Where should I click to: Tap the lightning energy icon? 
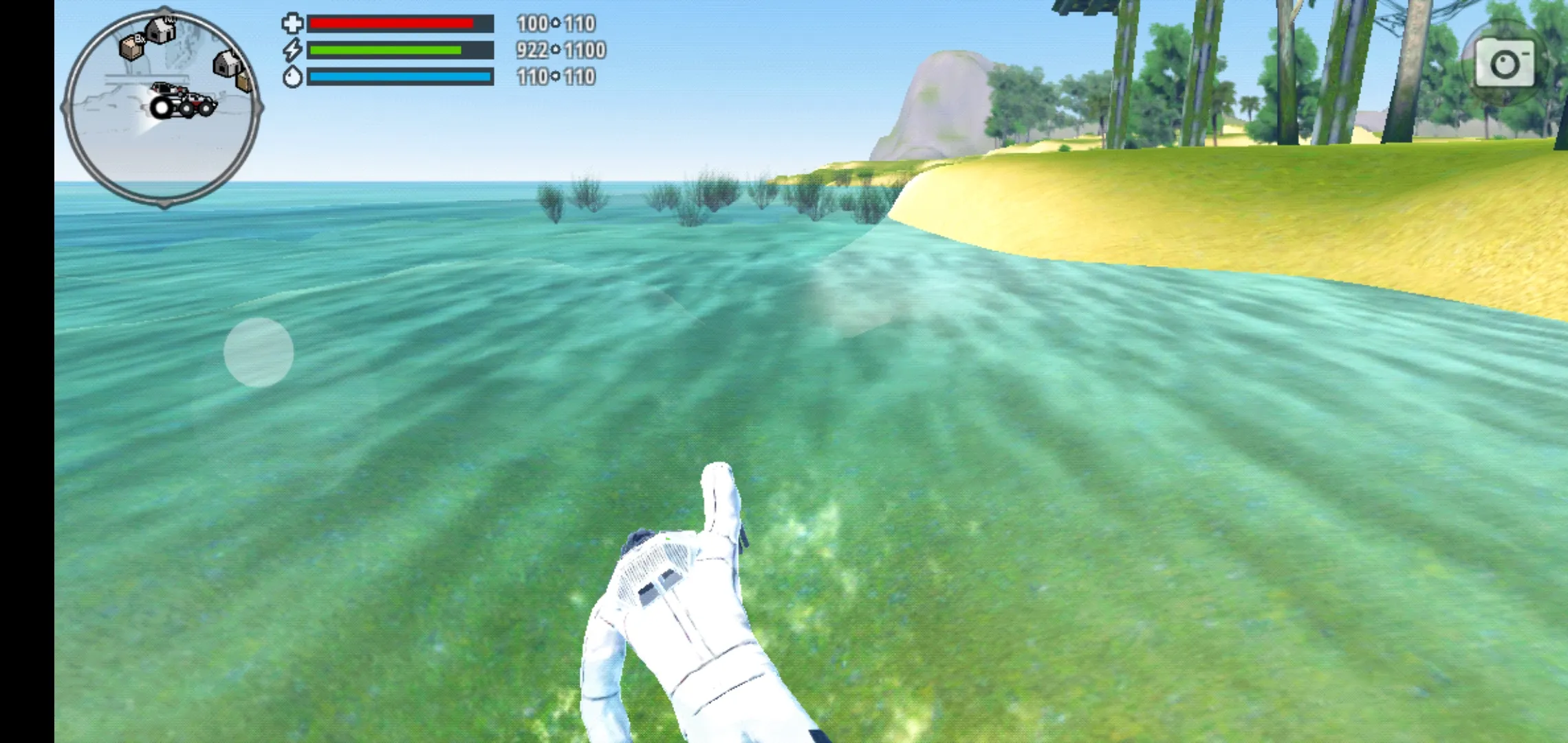(294, 50)
